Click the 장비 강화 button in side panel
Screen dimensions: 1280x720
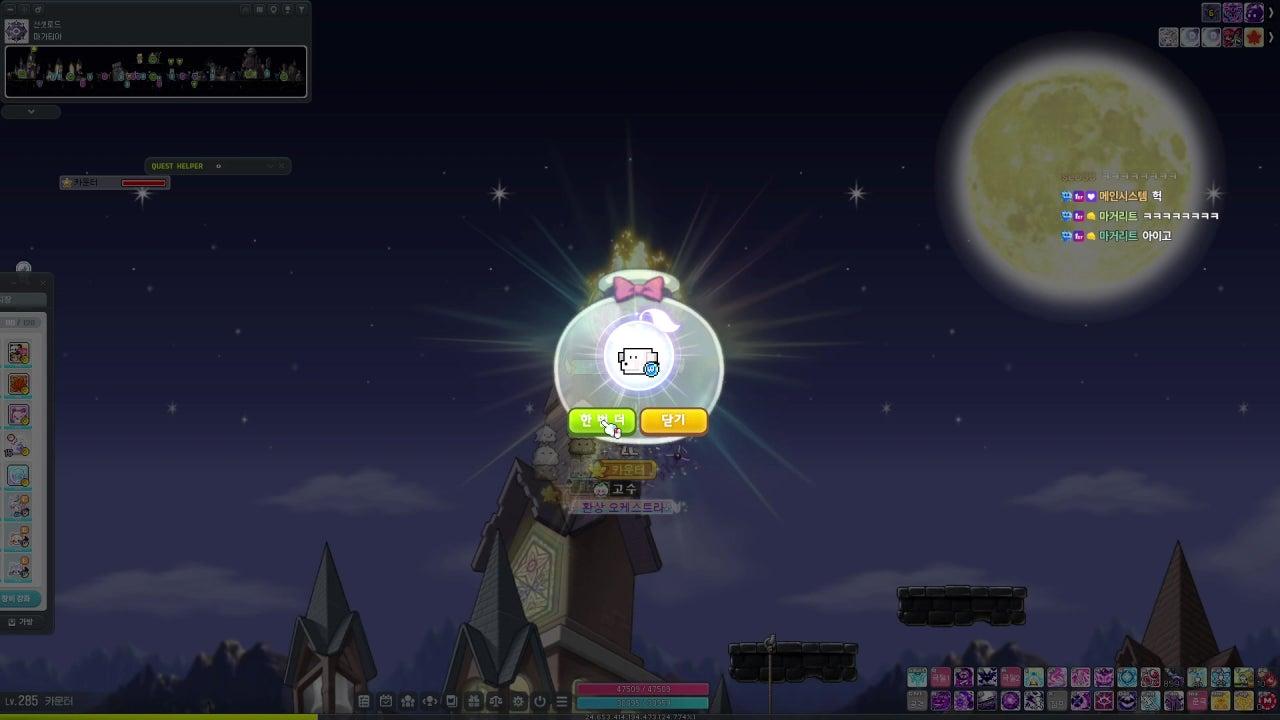(x=20, y=599)
